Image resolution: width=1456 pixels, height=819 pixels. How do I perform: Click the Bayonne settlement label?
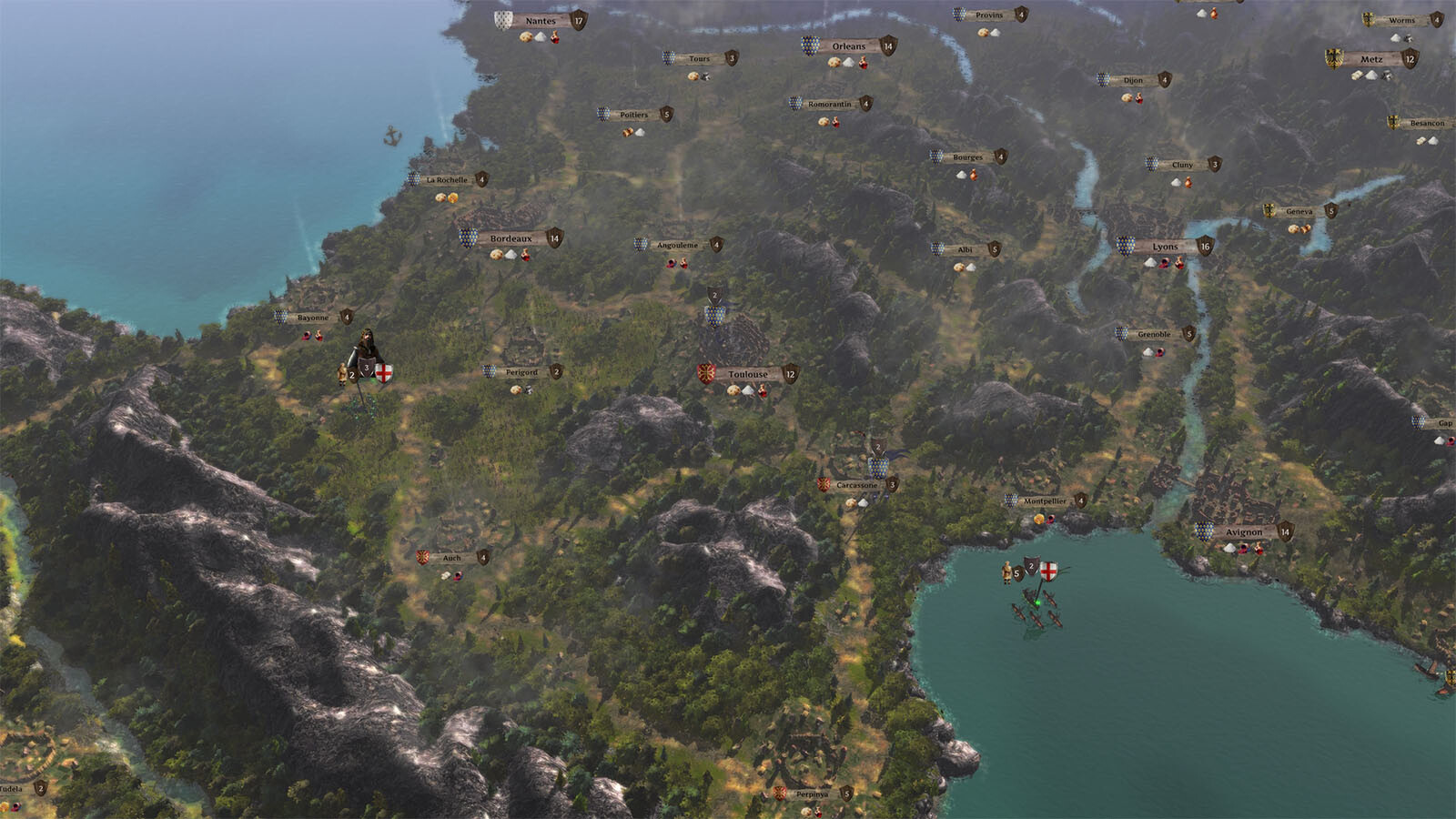(x=313, y=318)
